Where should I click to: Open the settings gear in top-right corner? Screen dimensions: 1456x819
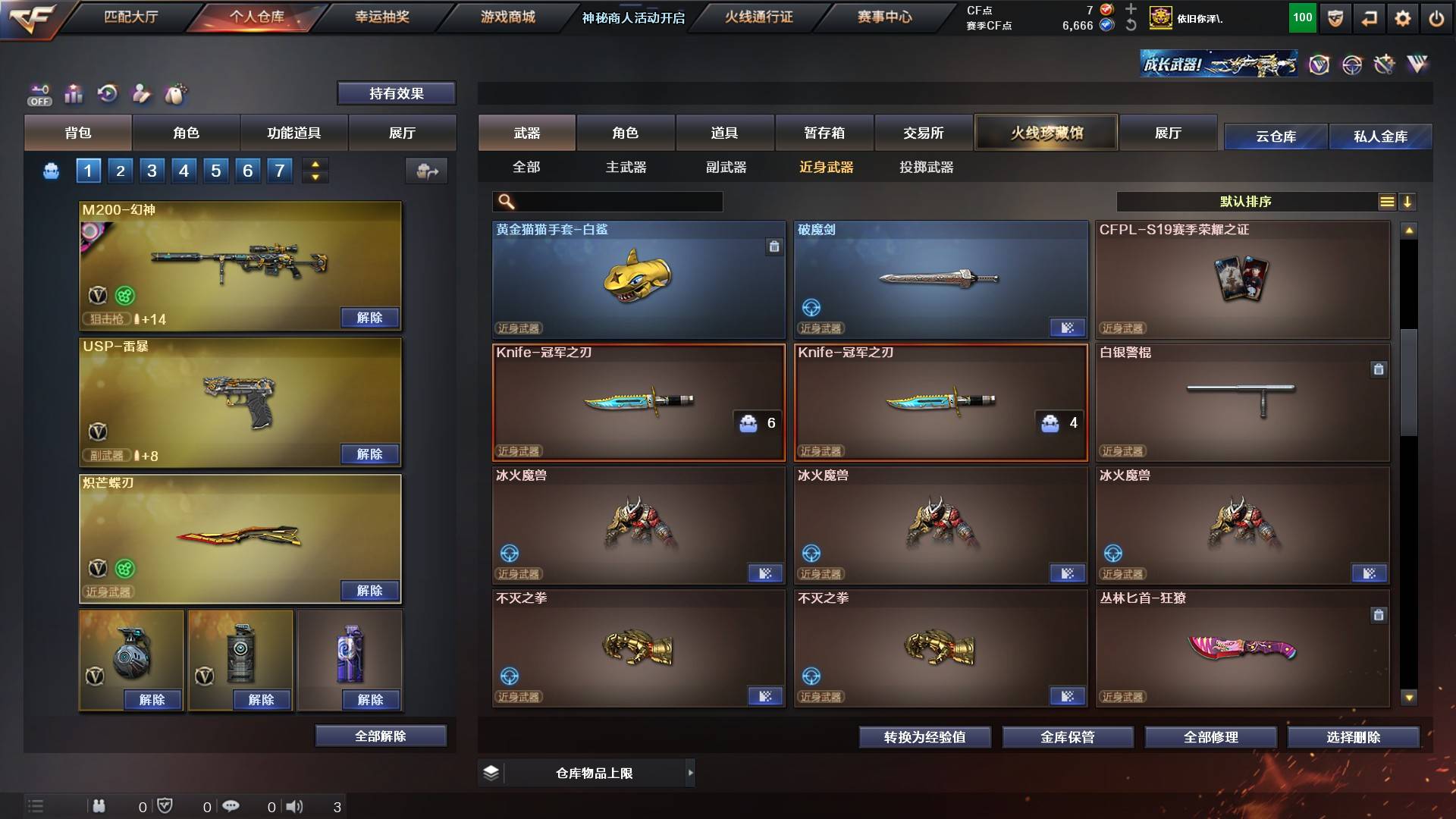(x=1404, y=17)
